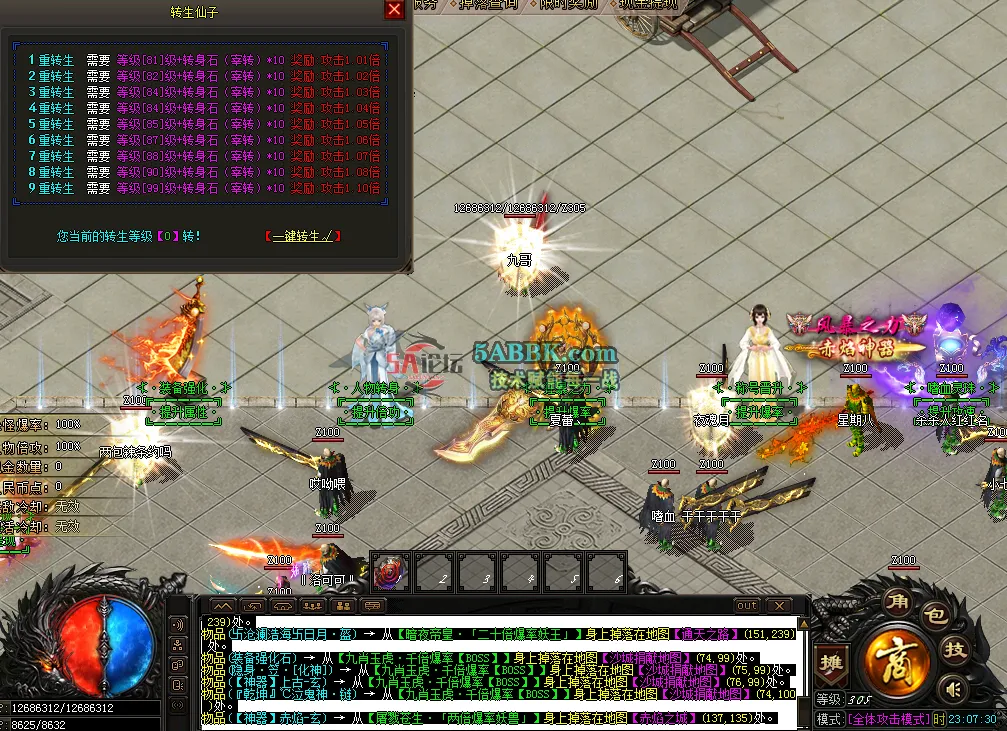This screenshot has height=731, width=1007.
Task: Click the chat panel 'out' button
Action: (746, 606)
